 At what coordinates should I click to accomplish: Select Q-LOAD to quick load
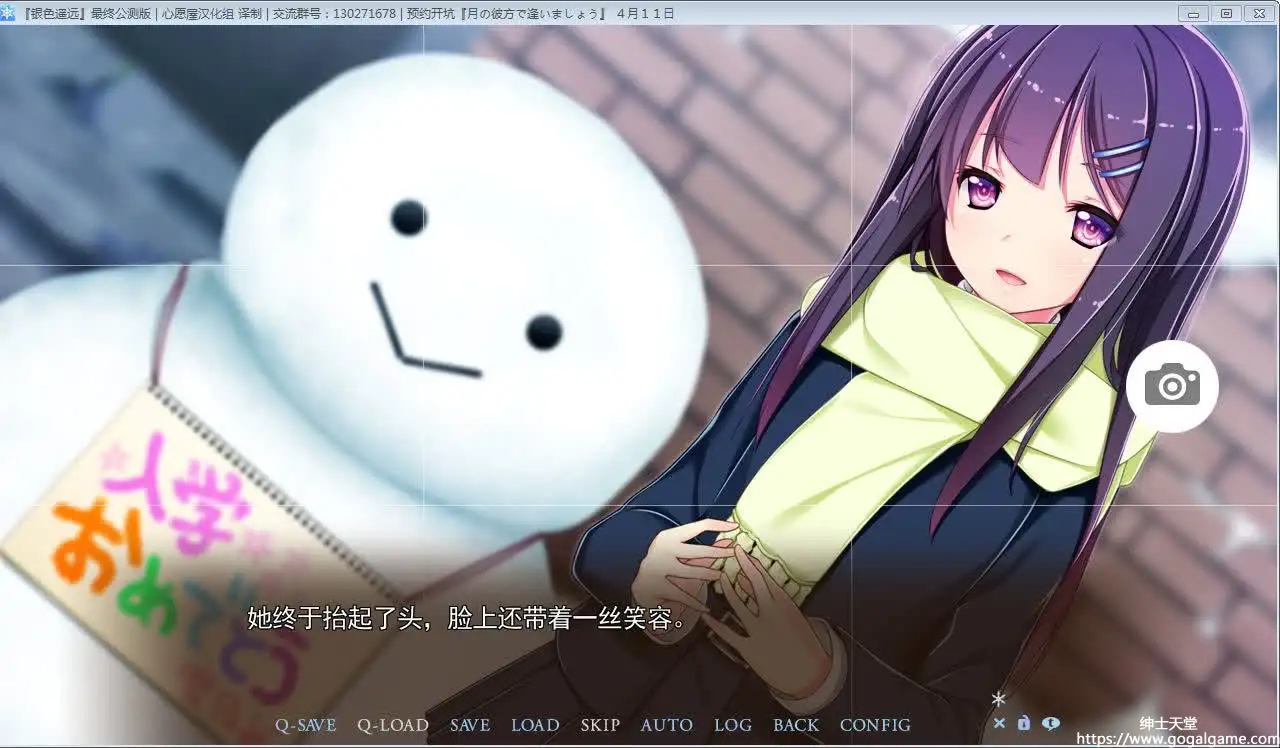point(393,725)
